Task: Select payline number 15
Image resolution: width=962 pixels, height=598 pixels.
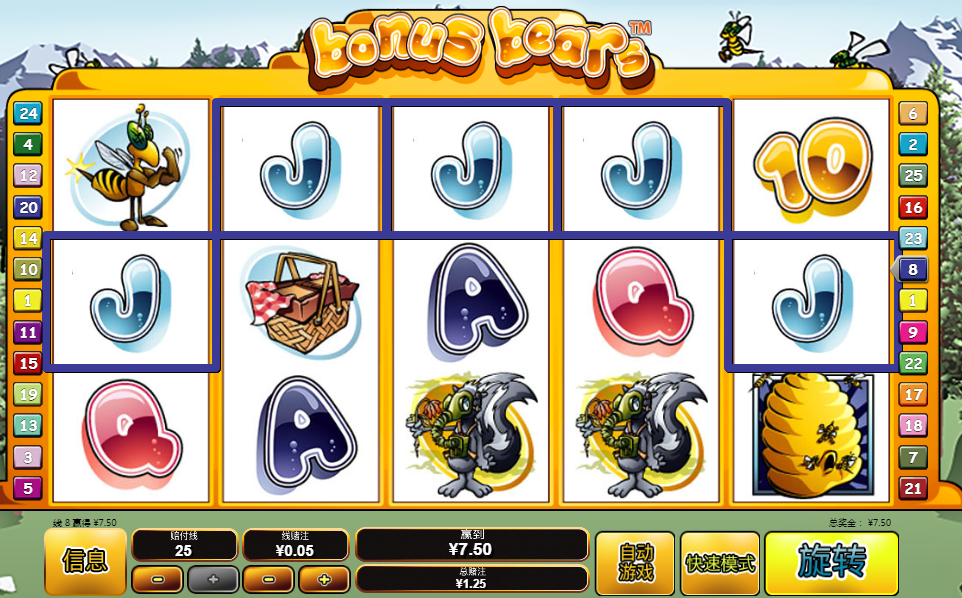Action: point(27,363)
